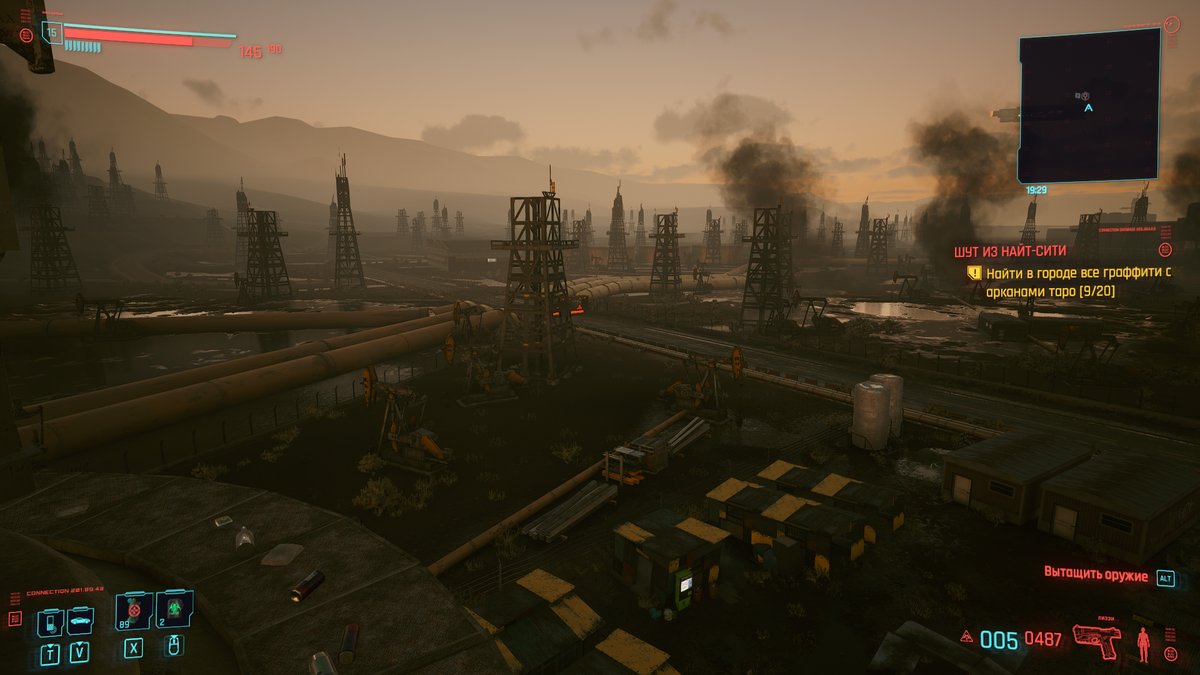This screenshot has width=1200, height=675.
Task: Use the healing inhaler slot with 89
Action: (133, 609)
